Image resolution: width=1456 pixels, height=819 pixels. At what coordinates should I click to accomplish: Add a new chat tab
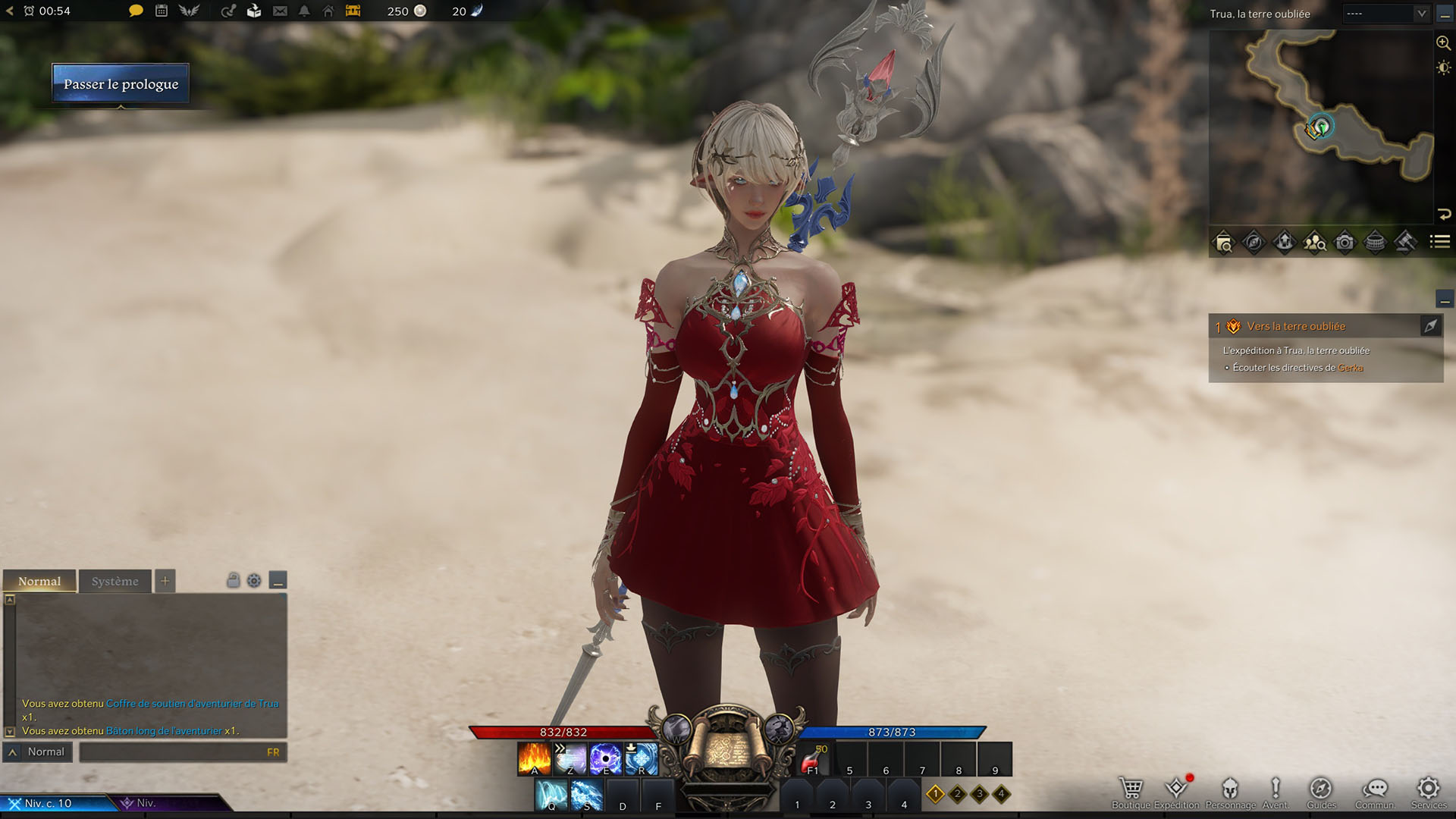coord(165,582)
